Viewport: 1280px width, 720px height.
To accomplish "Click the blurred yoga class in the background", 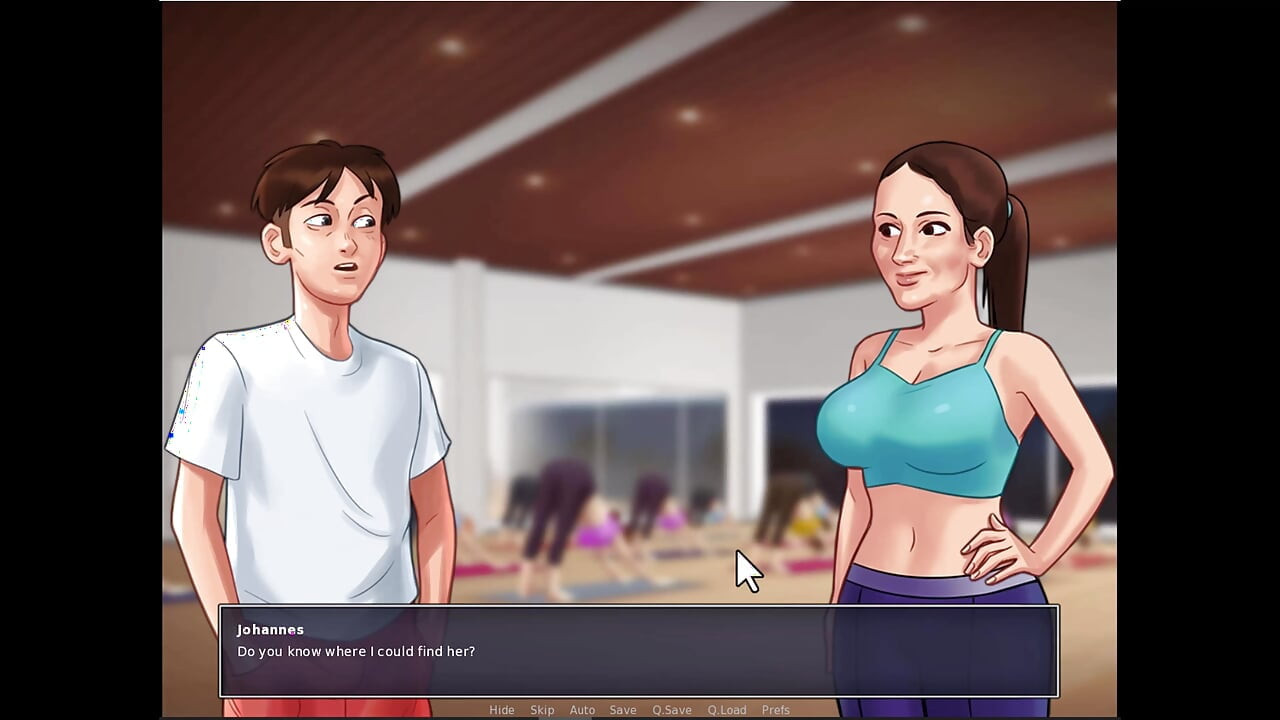I will [x=600, y=520].
